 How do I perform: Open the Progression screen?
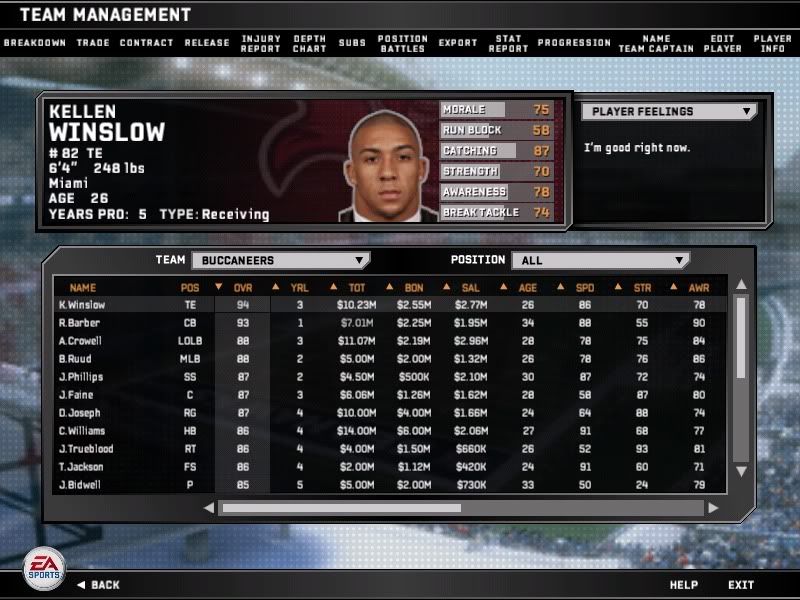[574, 43]
